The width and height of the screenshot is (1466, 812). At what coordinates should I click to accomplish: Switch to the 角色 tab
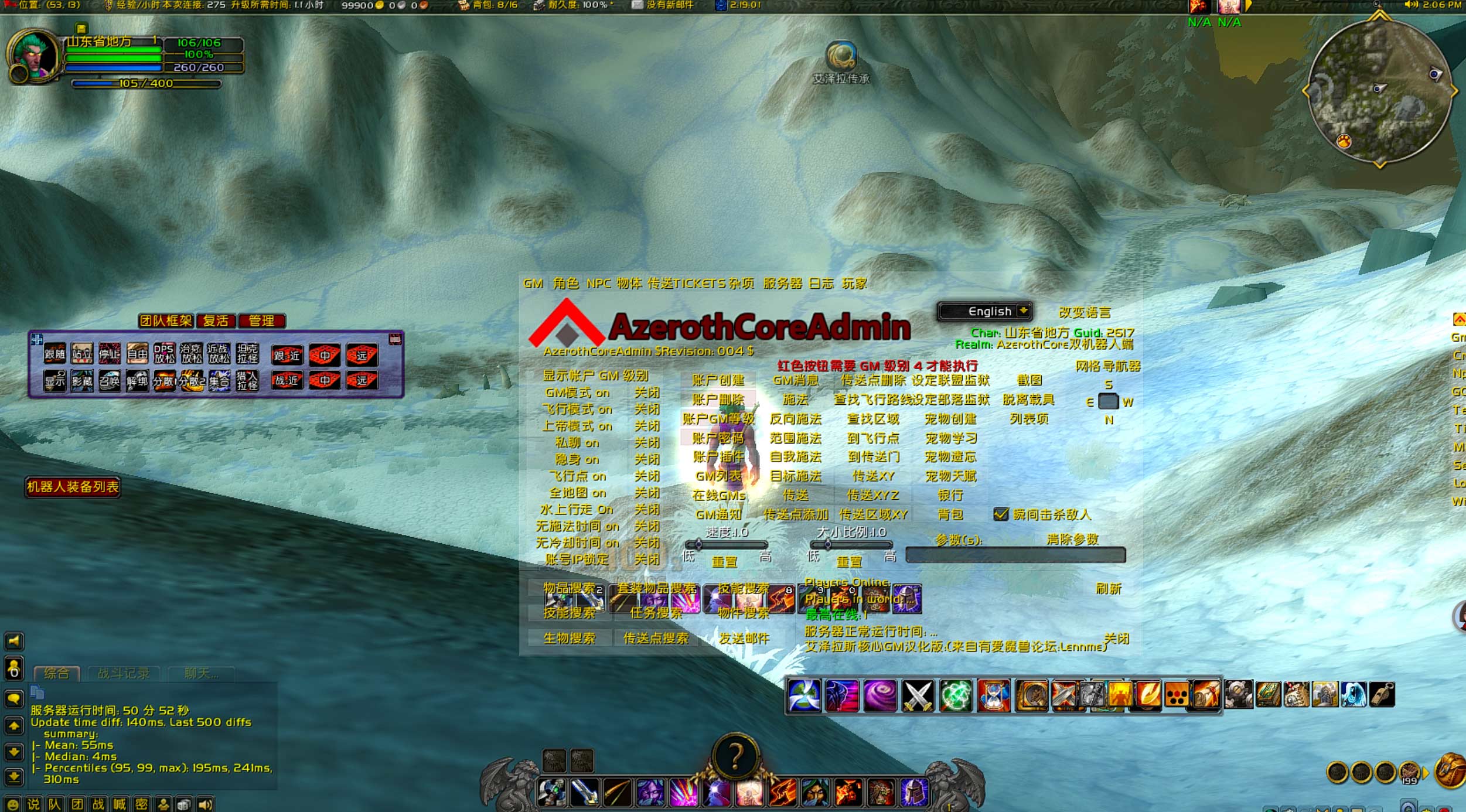565,284
